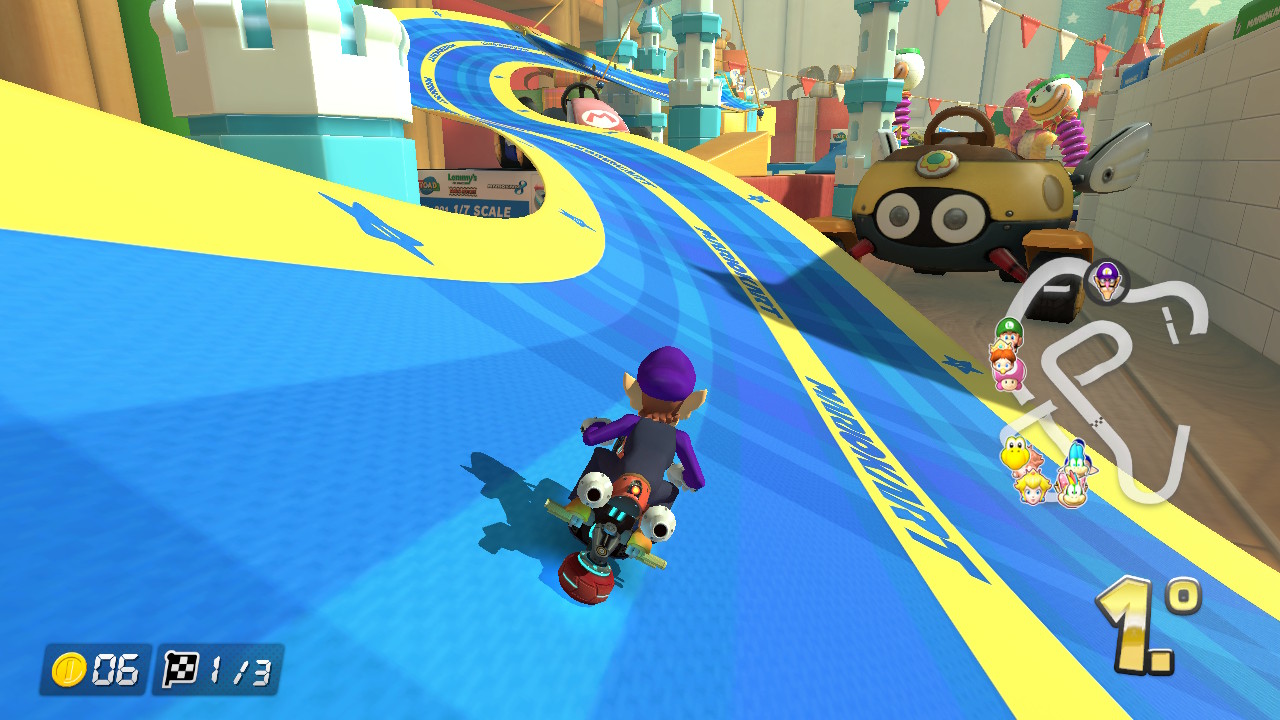The width and height of the screenshot is (1280, 720).
Task: Click the Mario toy figure on the track
Action: point(600,115)
